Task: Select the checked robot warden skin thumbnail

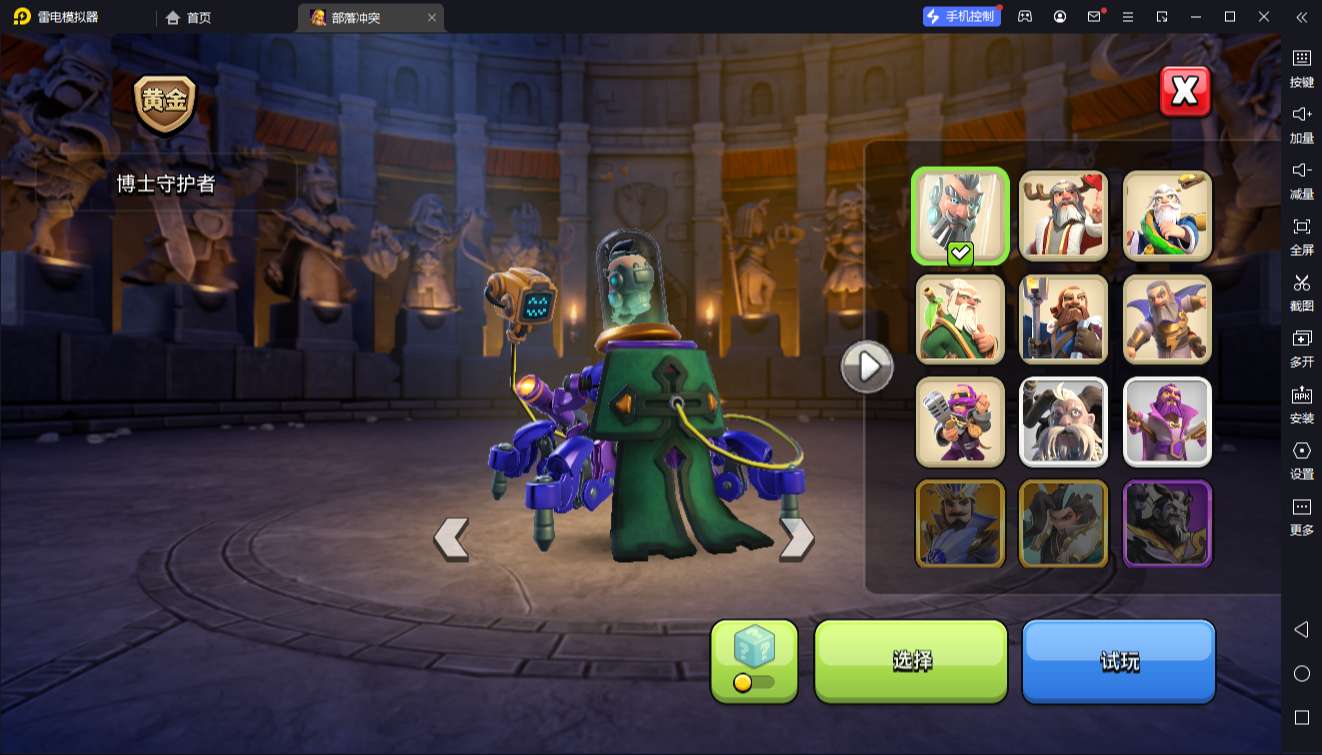Action: [x=960, y=215]
